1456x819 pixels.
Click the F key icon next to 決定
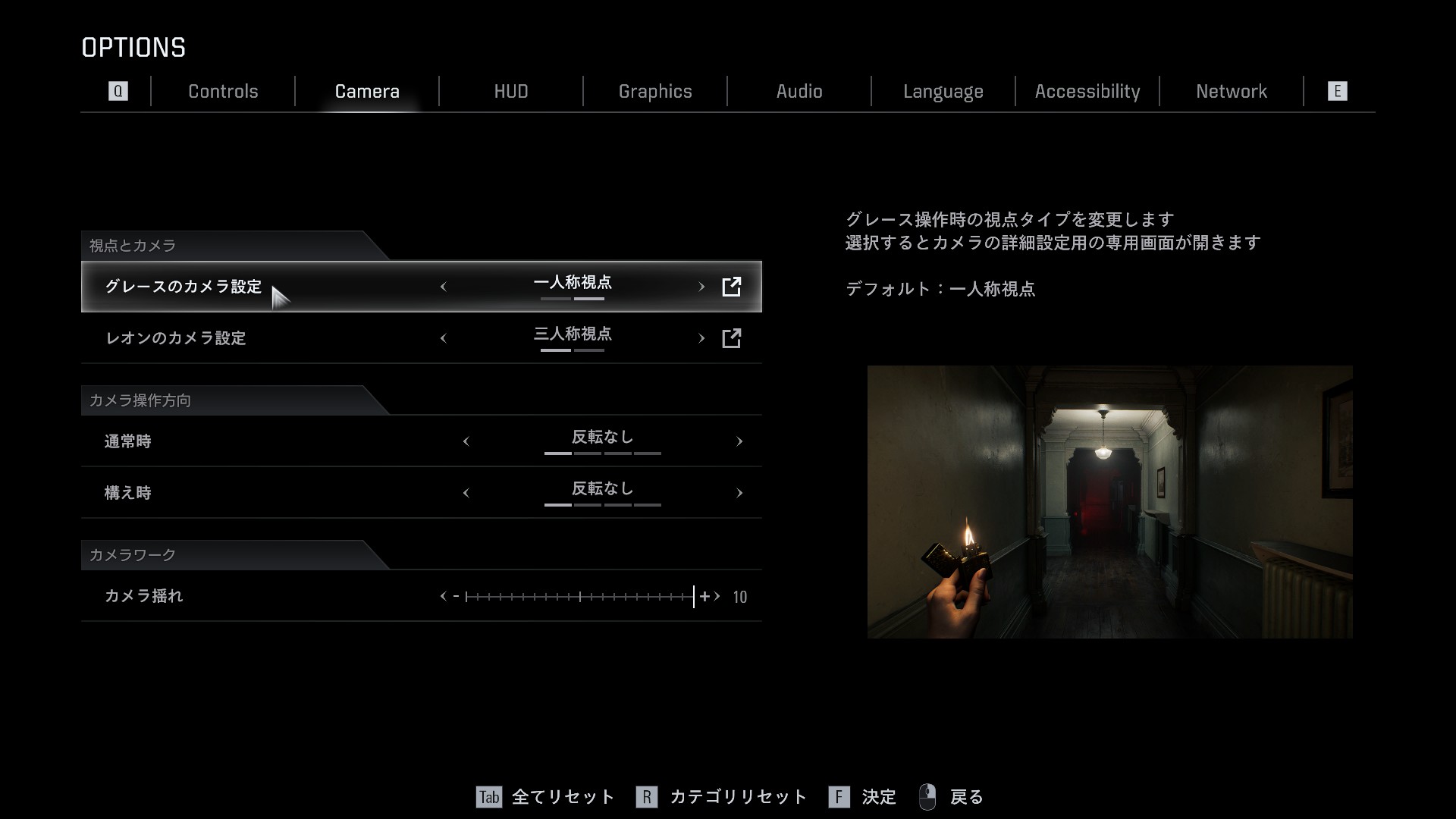(839, 798)
